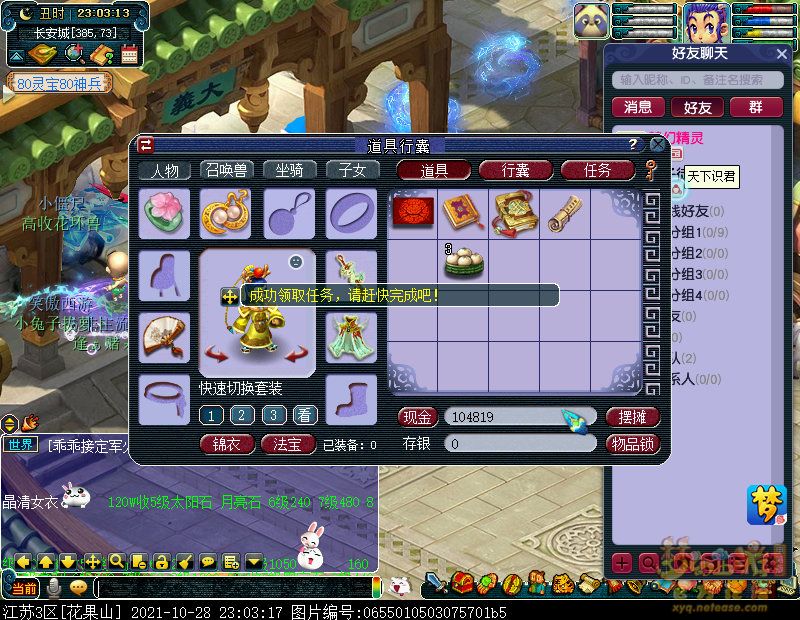The width and height of the screenshot is (800, 620).
Task: Select the stack of three buns
Action: [x=463, y=262]
